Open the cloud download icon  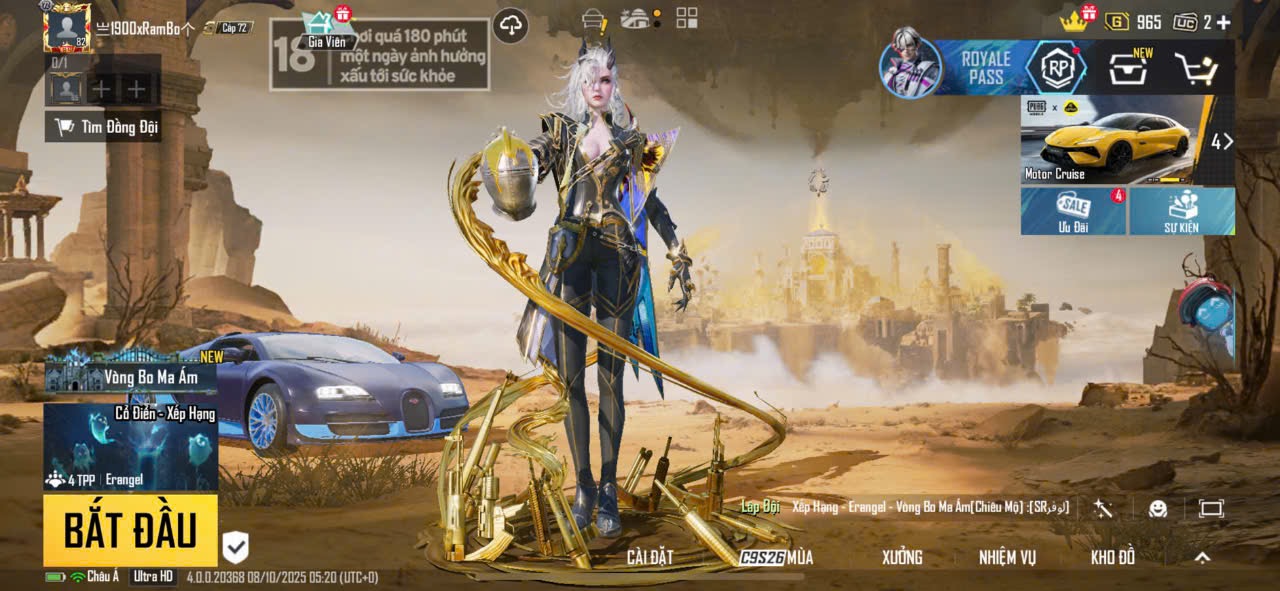click(511, 25)
